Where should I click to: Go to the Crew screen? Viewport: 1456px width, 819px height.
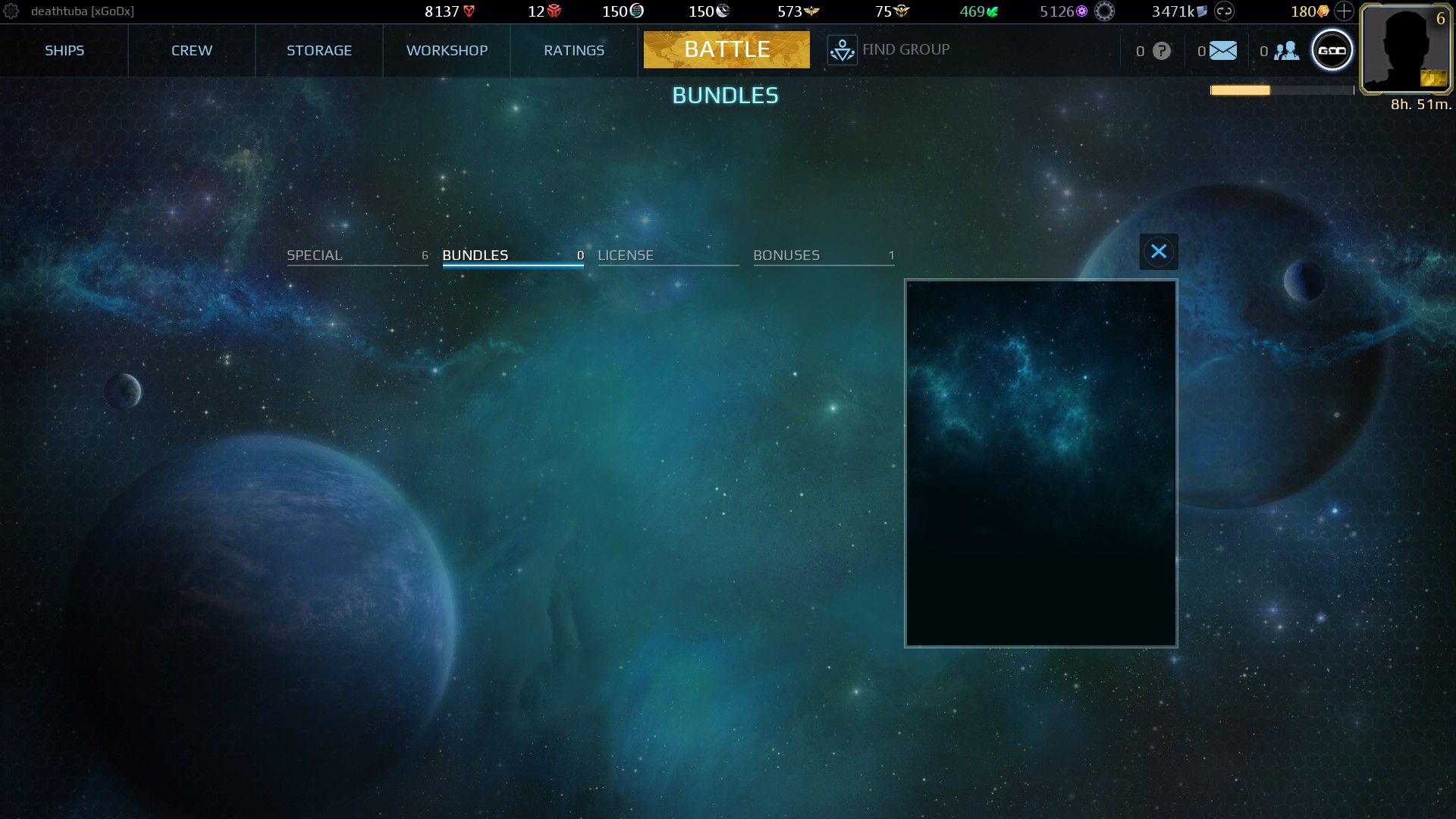coord(192,51)
